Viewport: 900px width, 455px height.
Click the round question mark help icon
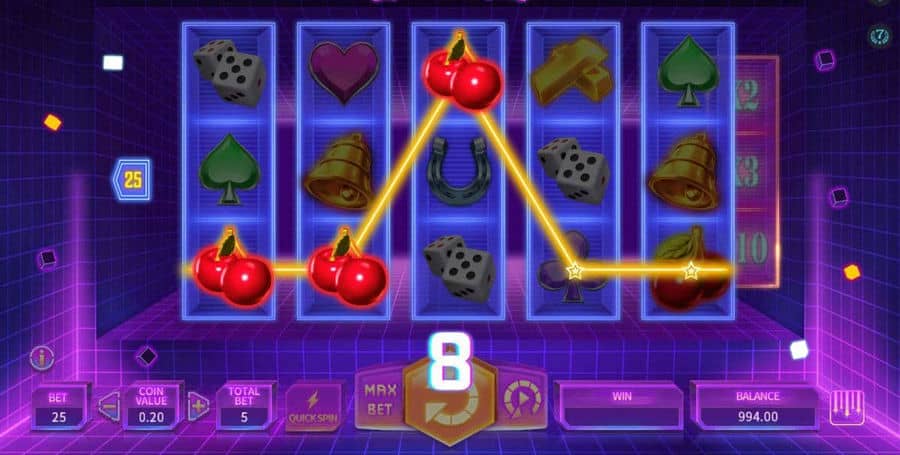pyautogui.click(x=880, y=37)
